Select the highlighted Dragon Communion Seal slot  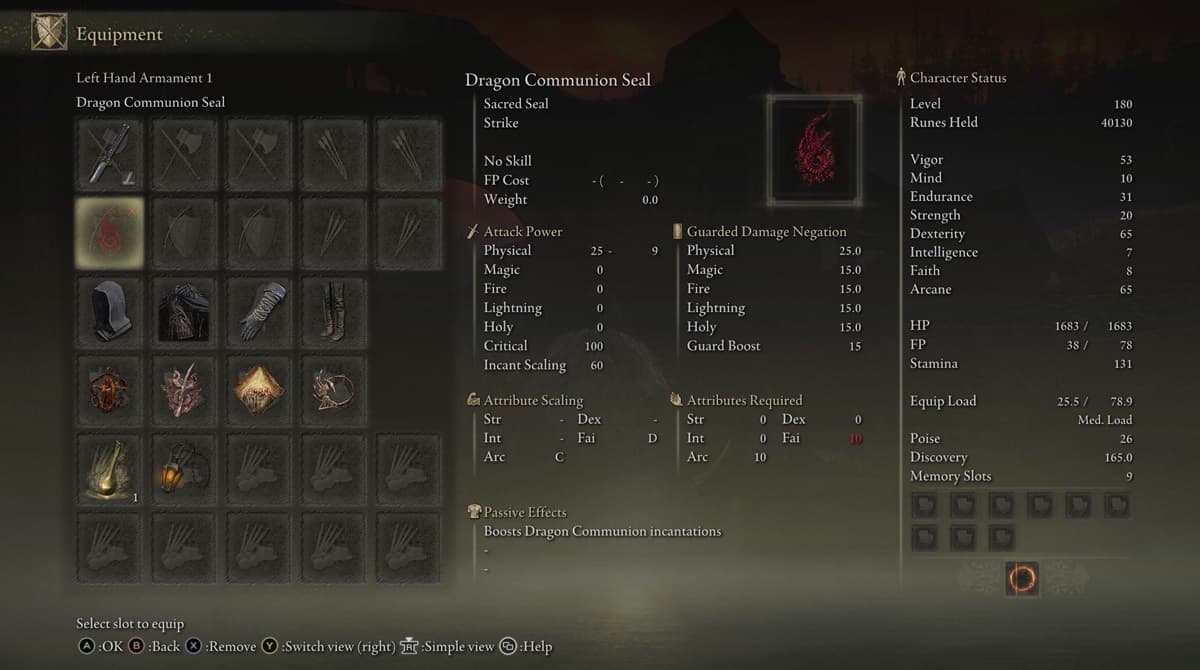click(x=108, y=233)
